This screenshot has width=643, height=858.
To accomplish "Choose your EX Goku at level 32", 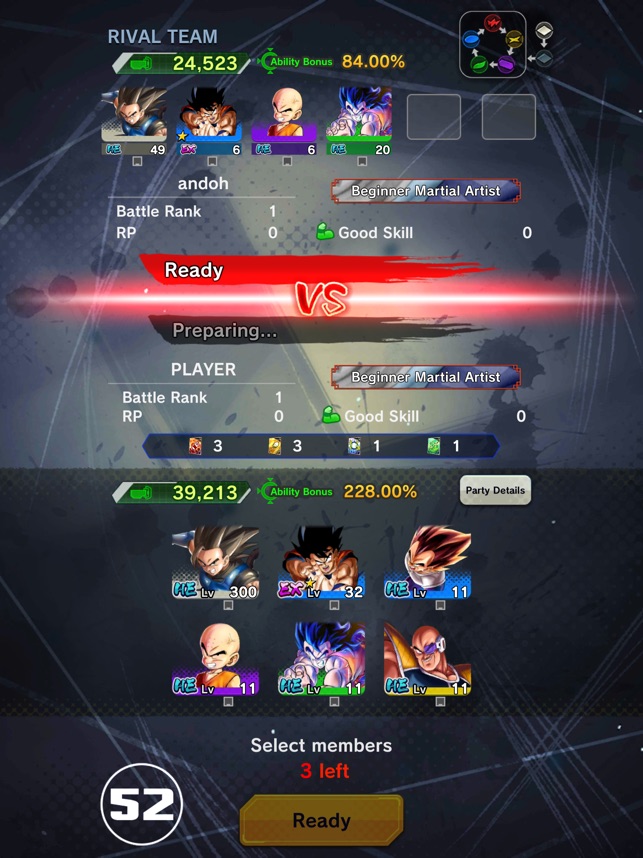I will [x=323, y=563].
